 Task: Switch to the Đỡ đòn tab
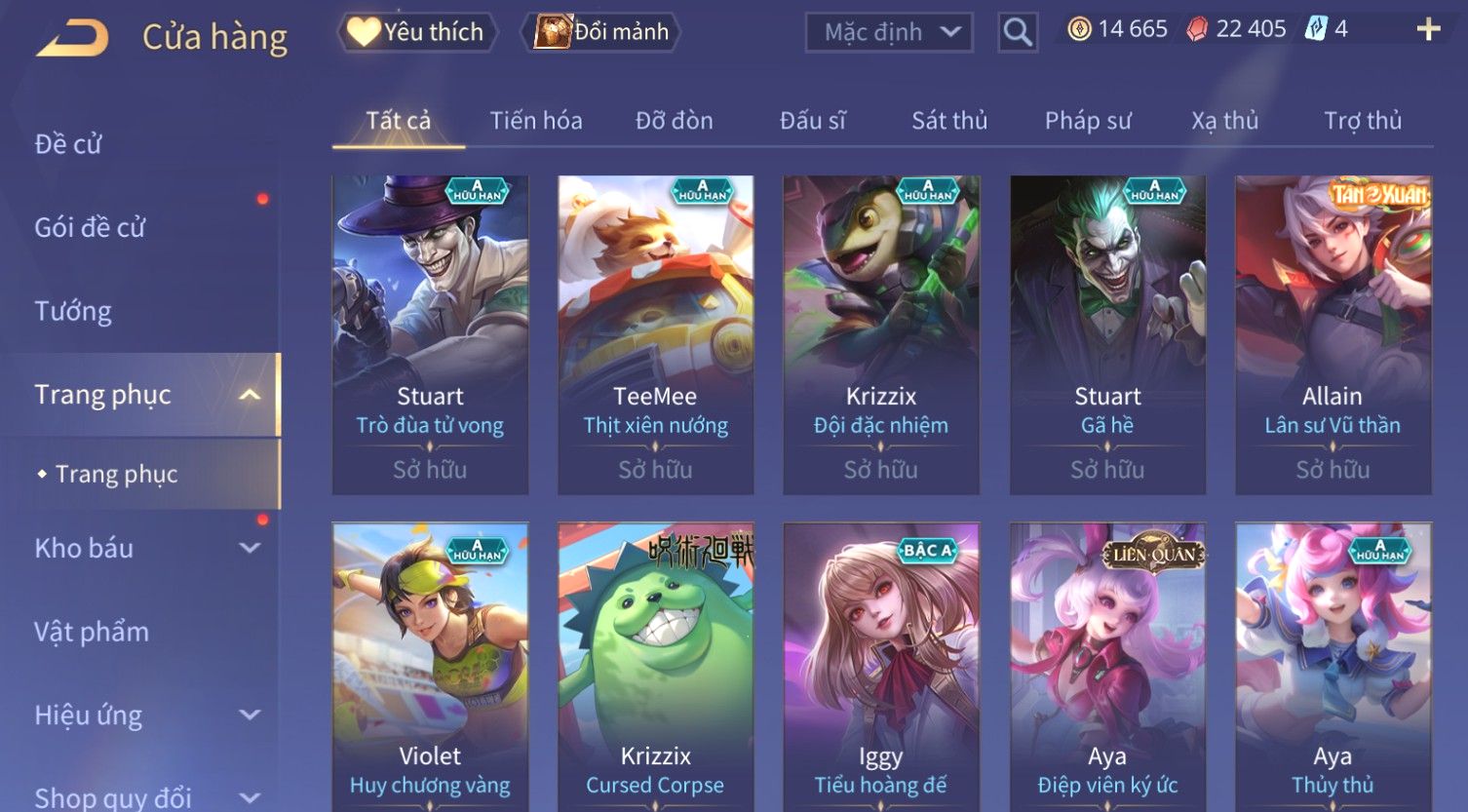point(674,121)
